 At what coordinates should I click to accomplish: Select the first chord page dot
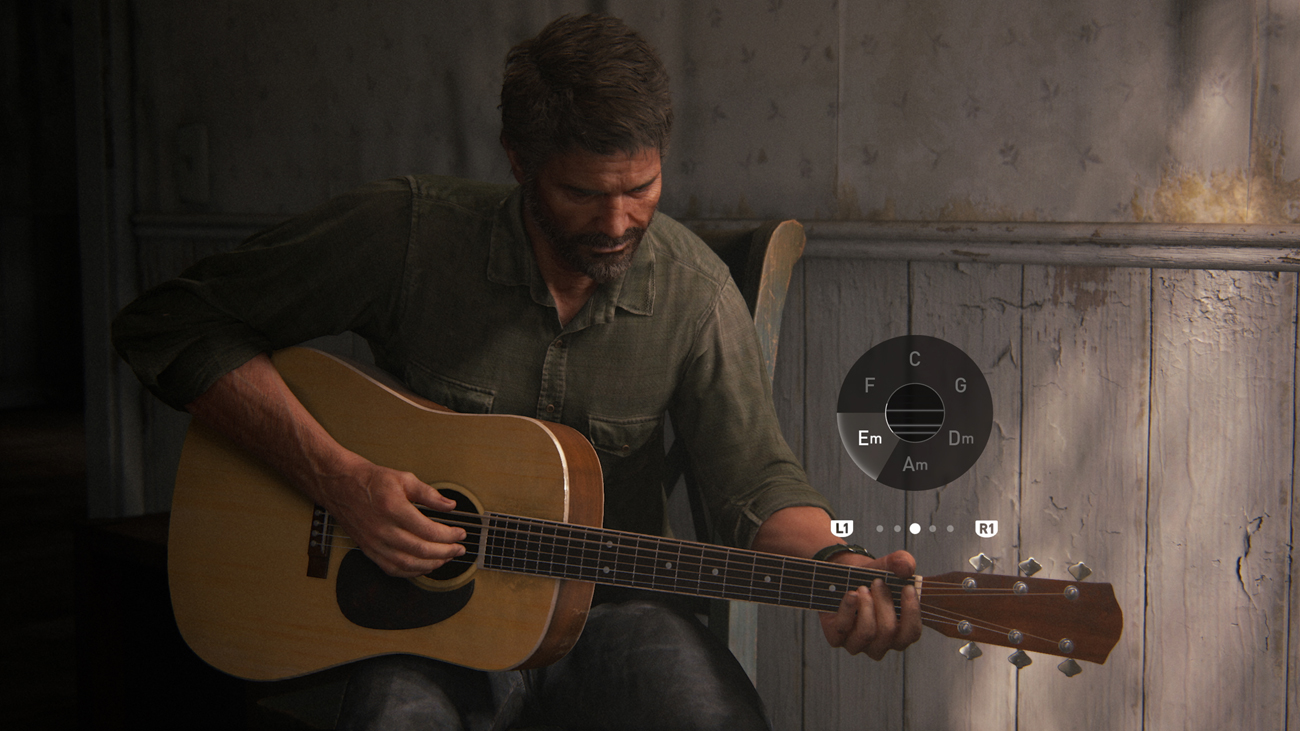click(879, 528)
